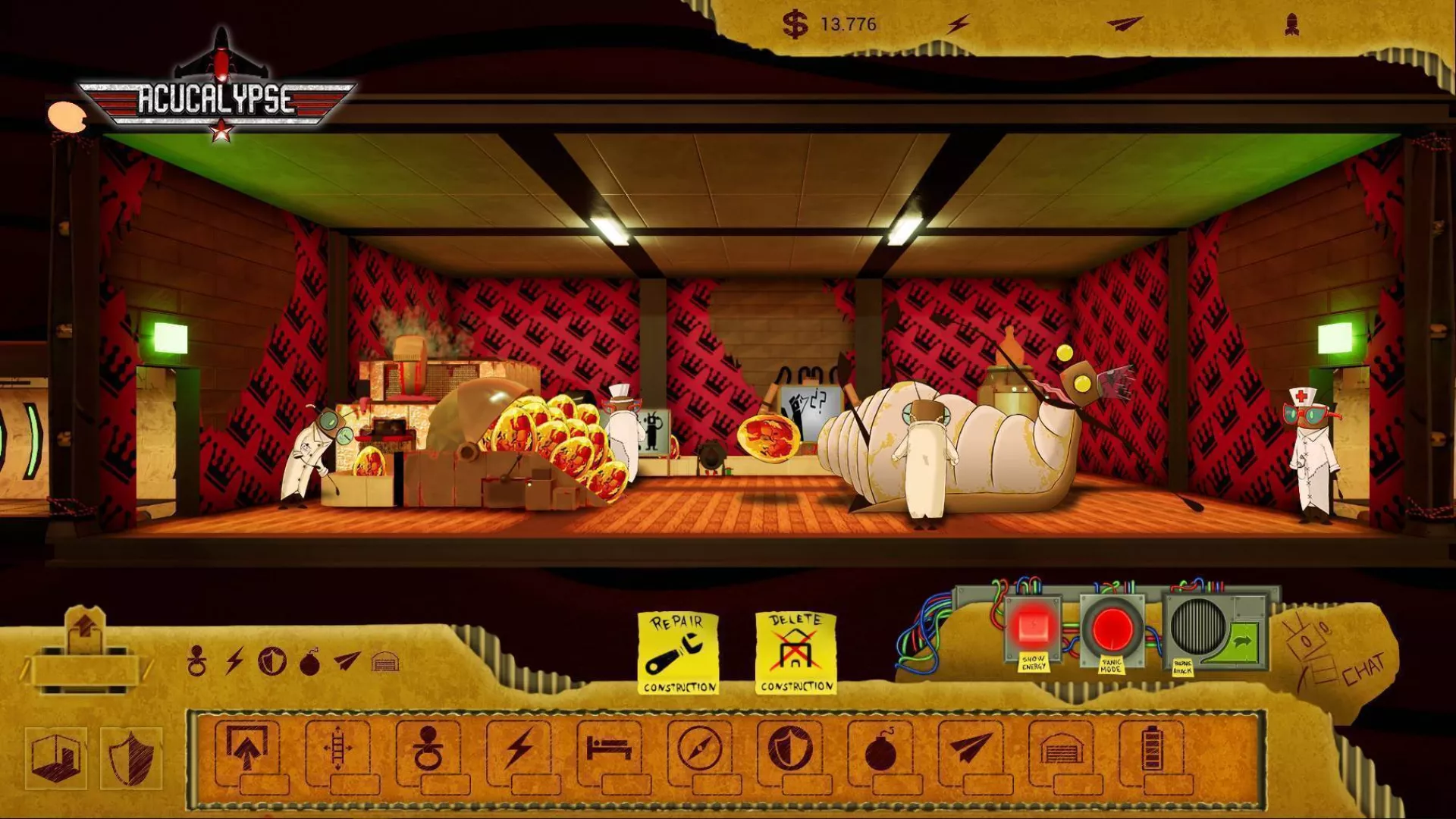Pick the large garage build slot
This screenshot has height=819, width=1456.
point(1061,749)
